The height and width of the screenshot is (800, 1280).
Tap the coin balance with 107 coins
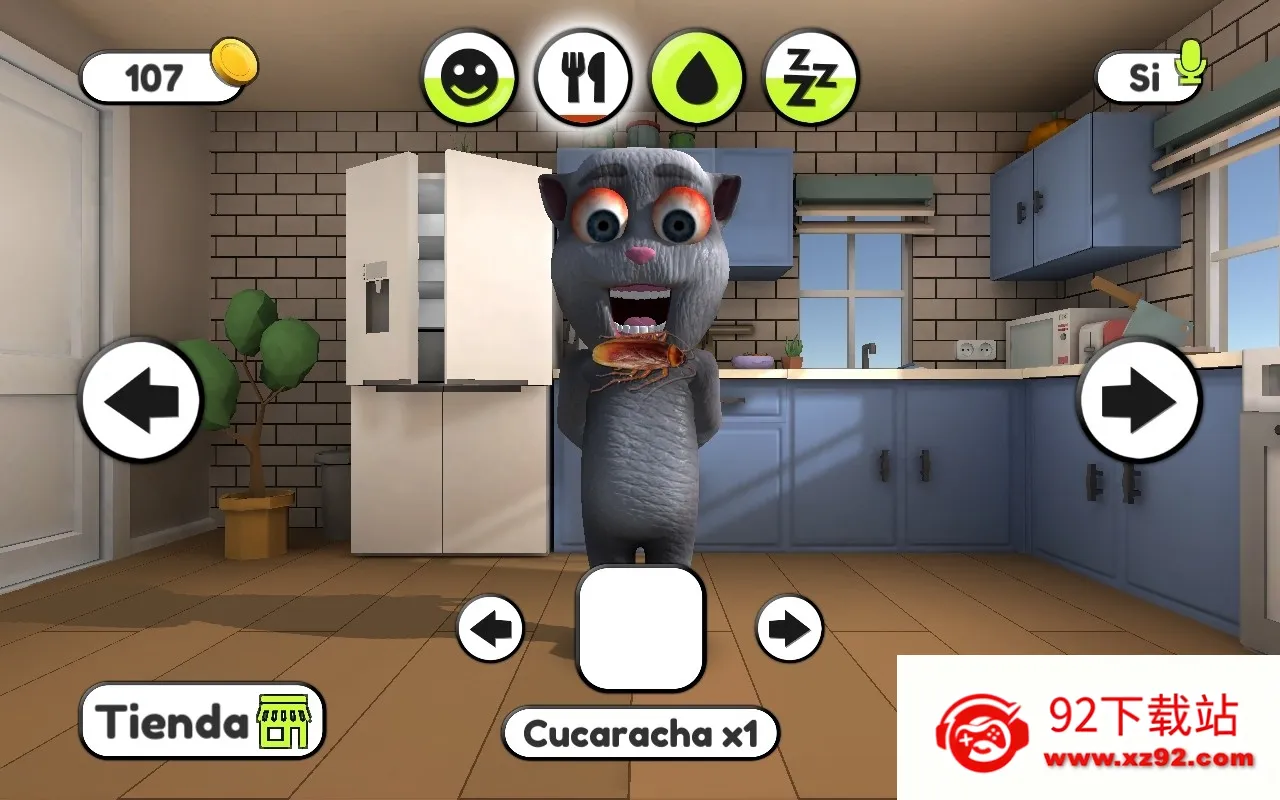coord(165,76)
